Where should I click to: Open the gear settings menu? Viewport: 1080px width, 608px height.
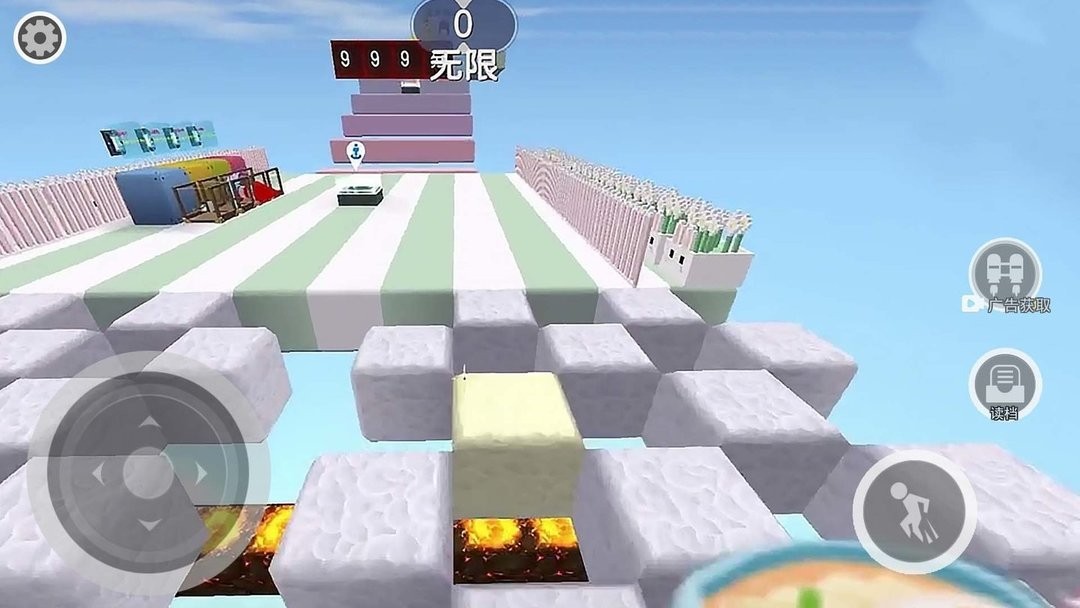(40, 39)
